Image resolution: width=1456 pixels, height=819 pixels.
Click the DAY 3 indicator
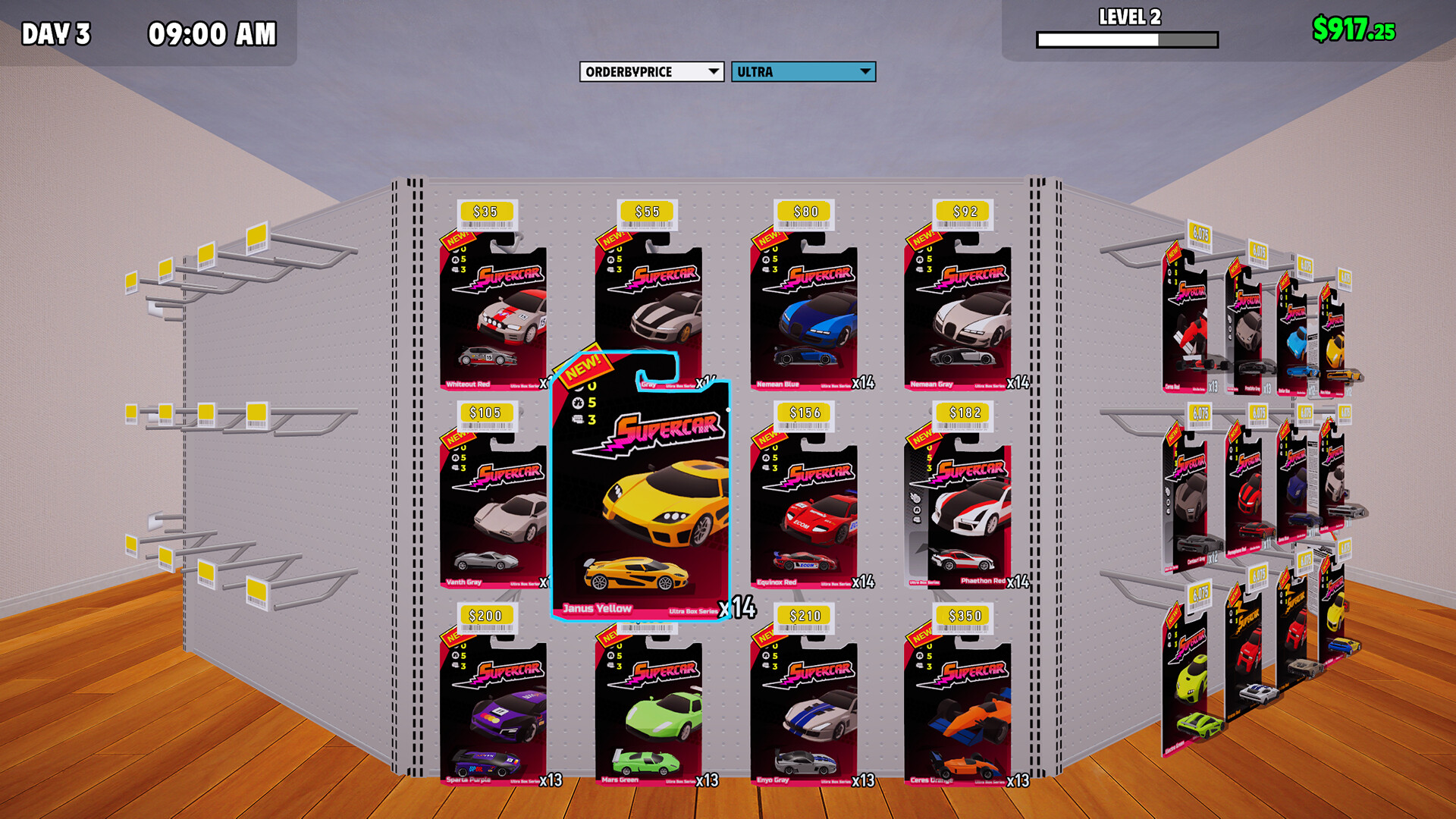click(55, 33)
